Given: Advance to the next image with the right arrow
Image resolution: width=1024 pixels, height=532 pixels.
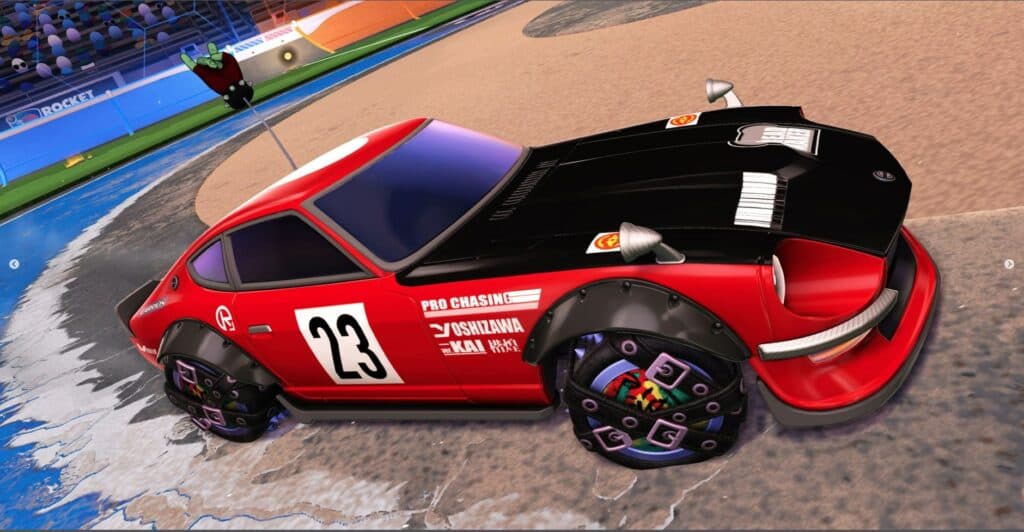Looking at the screenshot, I should pyautogui.click(x=1008, y=265).
